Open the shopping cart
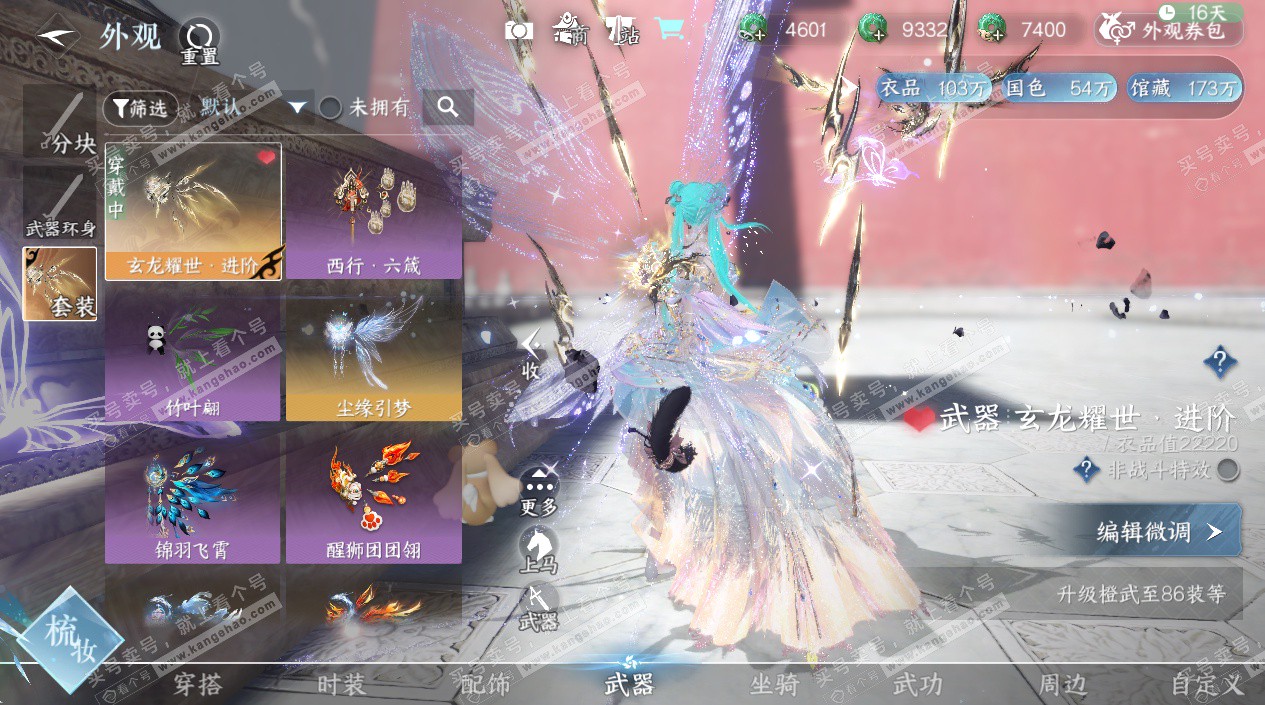This screenshot has height=705, width=1265. point(669,30)
